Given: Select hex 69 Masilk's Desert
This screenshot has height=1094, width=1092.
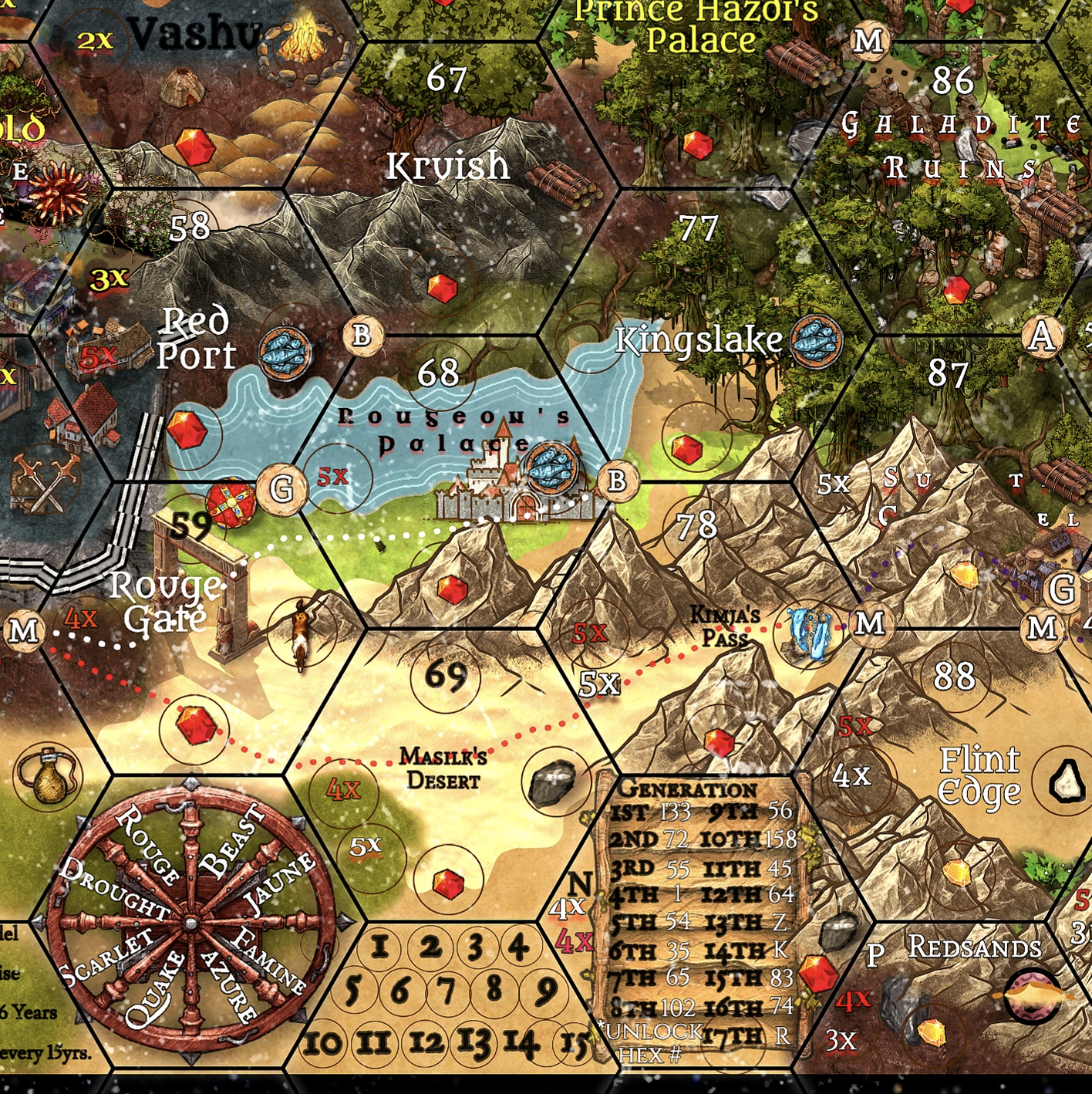Looking at the screenshot, I should [446, 676].
